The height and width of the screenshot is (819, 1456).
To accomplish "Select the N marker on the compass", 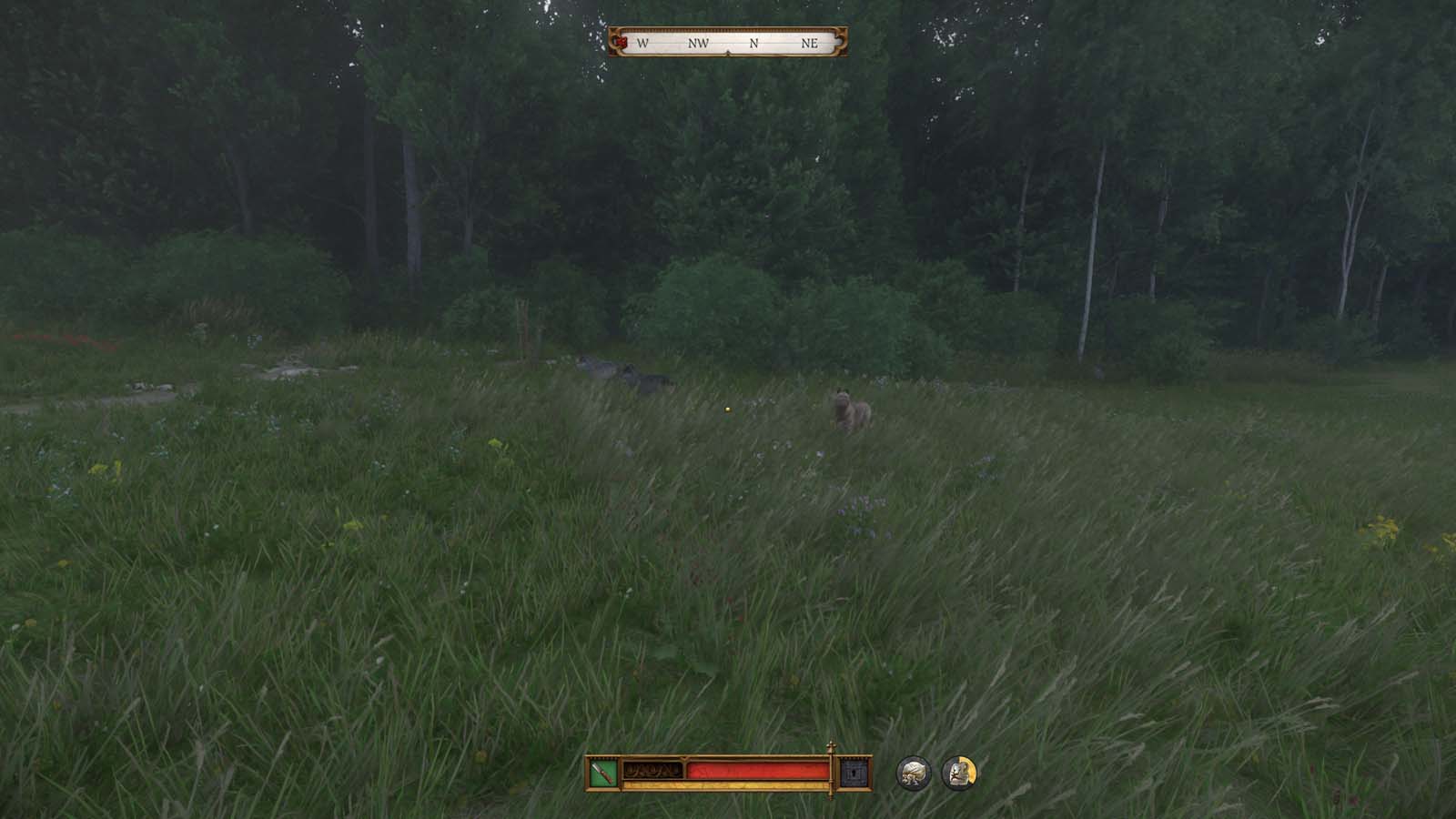I will tap(754, 43).
